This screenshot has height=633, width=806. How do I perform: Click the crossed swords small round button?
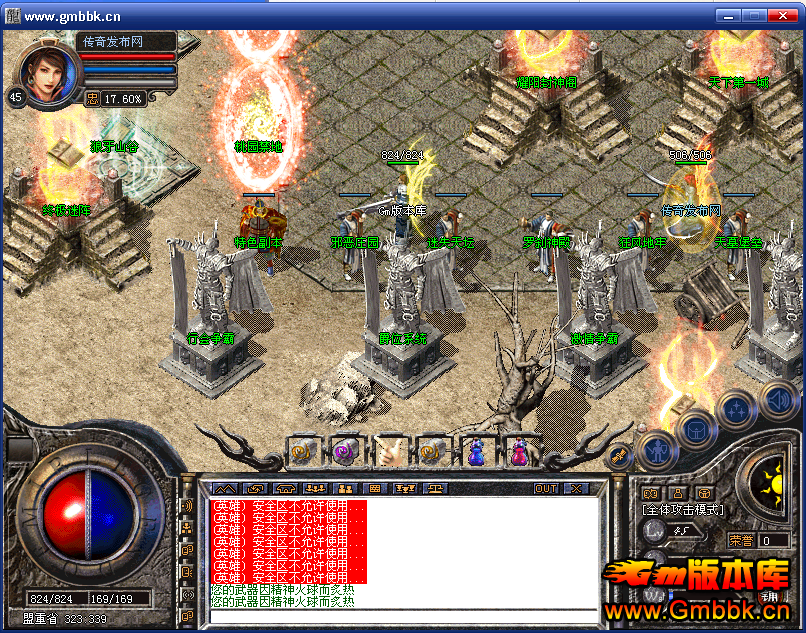(x=618, y=455)
